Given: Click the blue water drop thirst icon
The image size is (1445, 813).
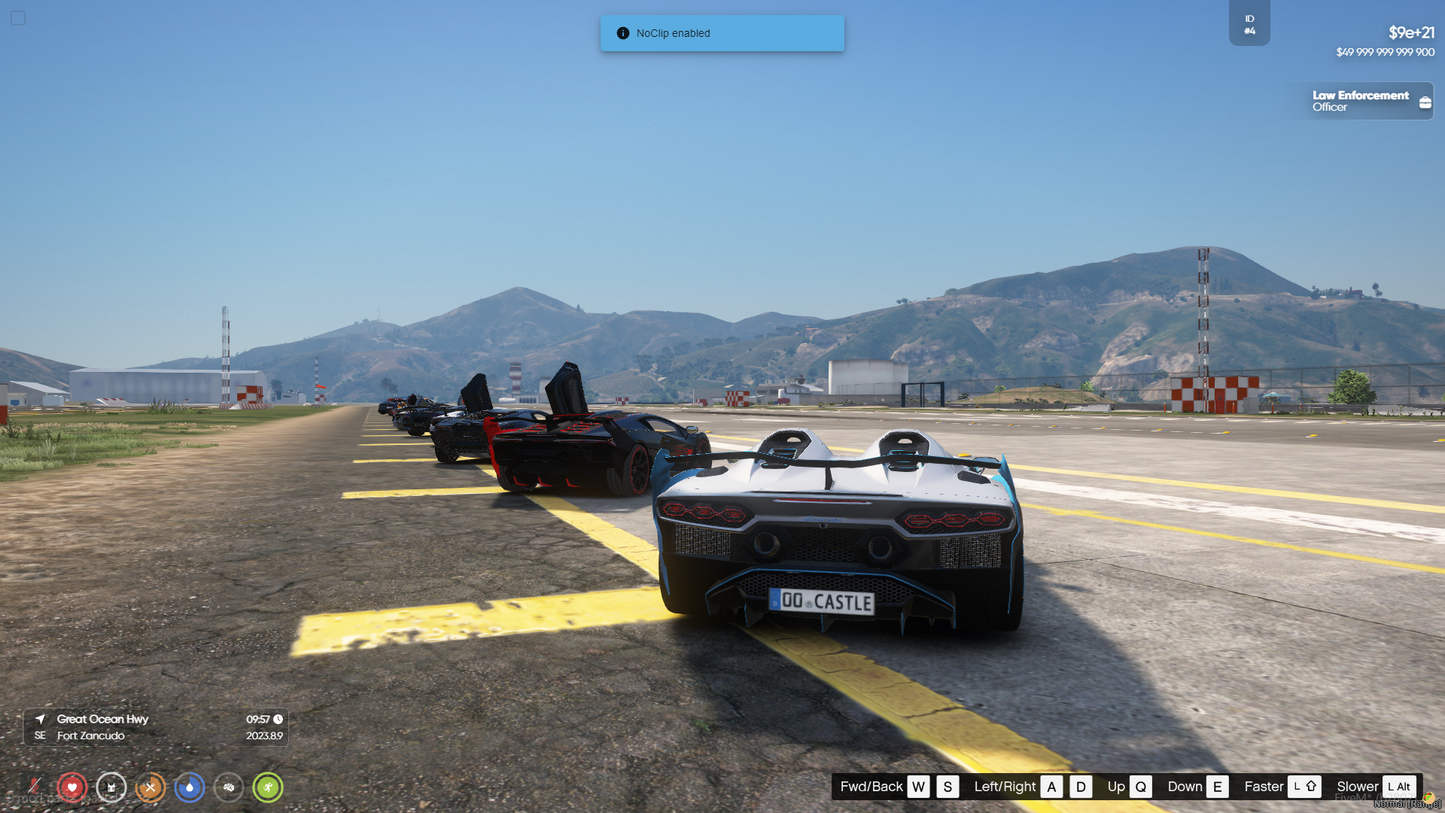Looking at the screenshot, I should pyautogui.click(x=189, y=787).
